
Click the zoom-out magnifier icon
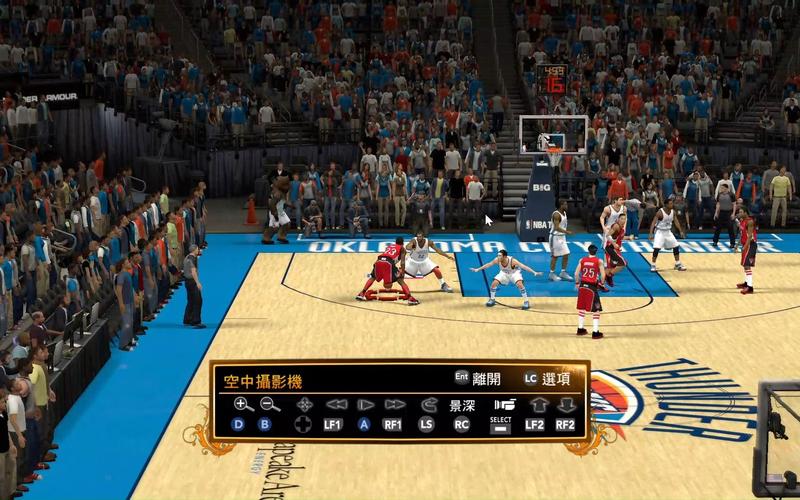tap(270, 404)
